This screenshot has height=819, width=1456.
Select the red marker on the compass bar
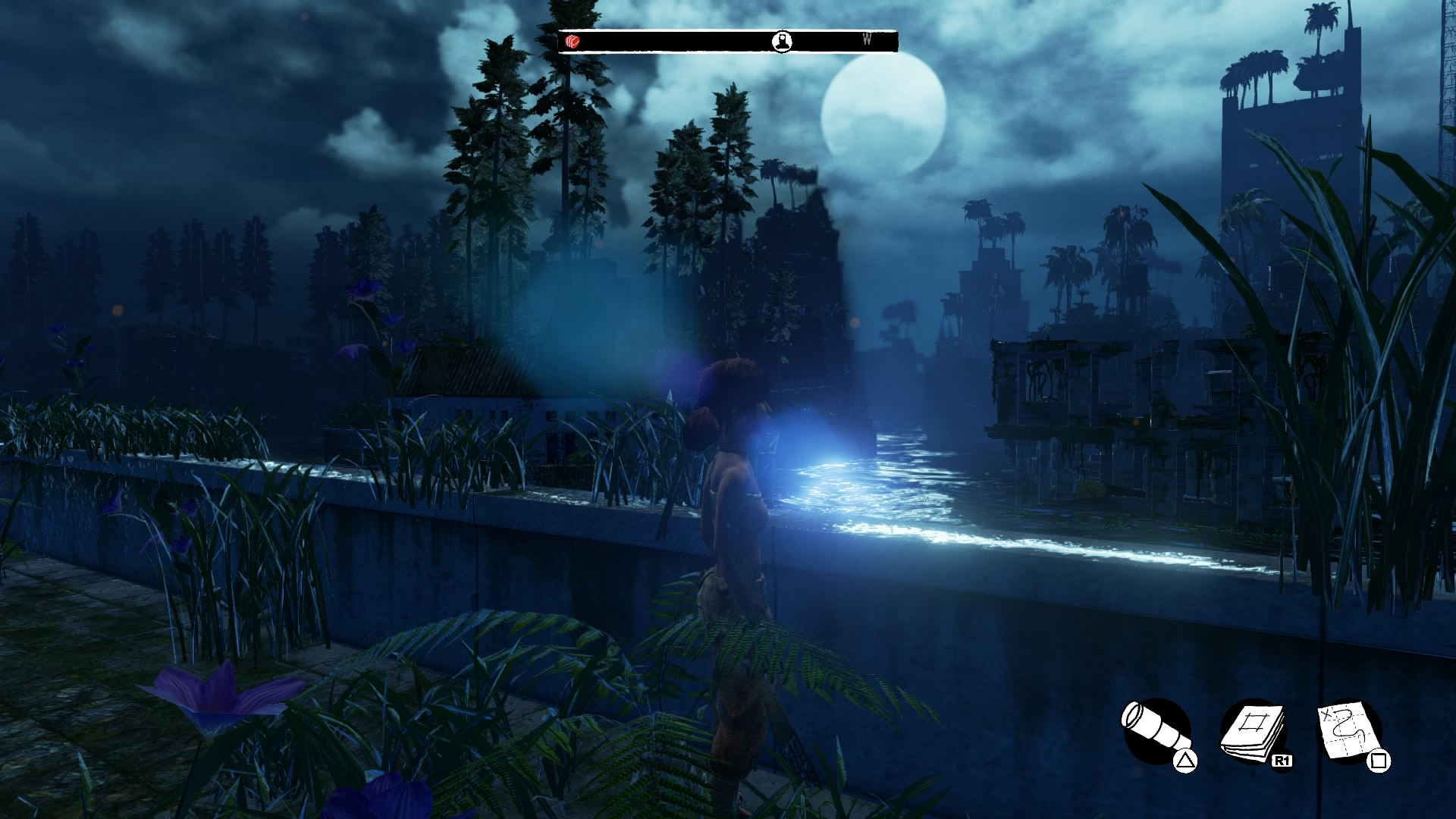click(573, 42)
